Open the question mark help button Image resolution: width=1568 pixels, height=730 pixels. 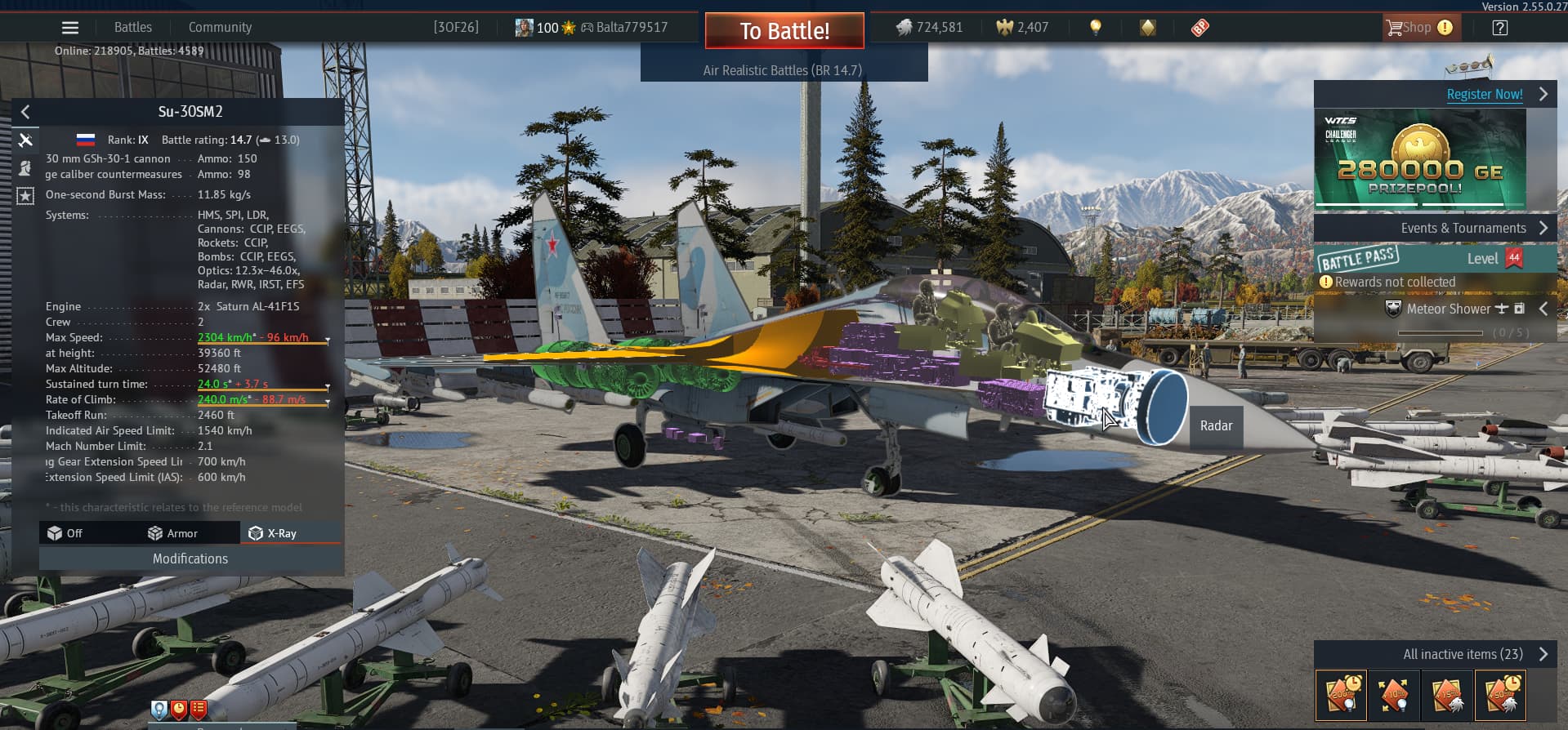[1499, 28]
